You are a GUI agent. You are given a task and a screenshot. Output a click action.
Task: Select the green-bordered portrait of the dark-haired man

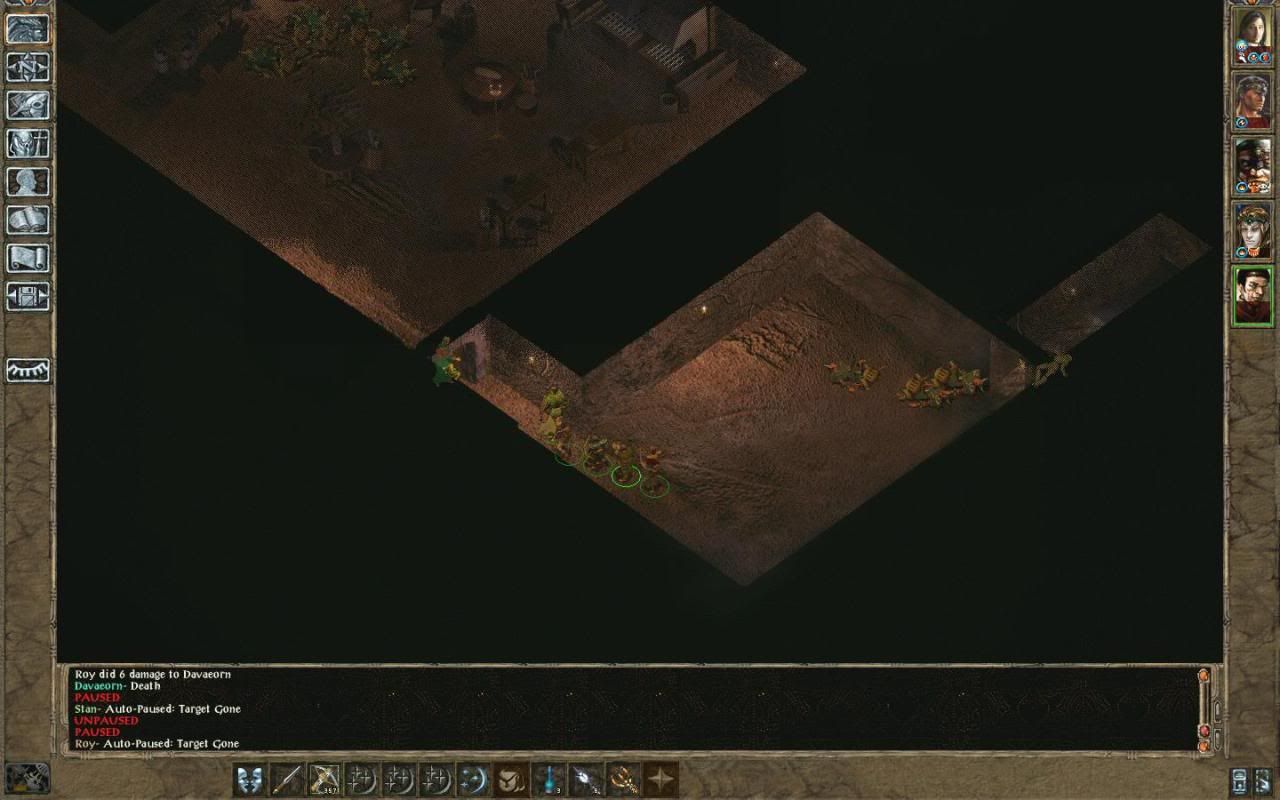1253,295
